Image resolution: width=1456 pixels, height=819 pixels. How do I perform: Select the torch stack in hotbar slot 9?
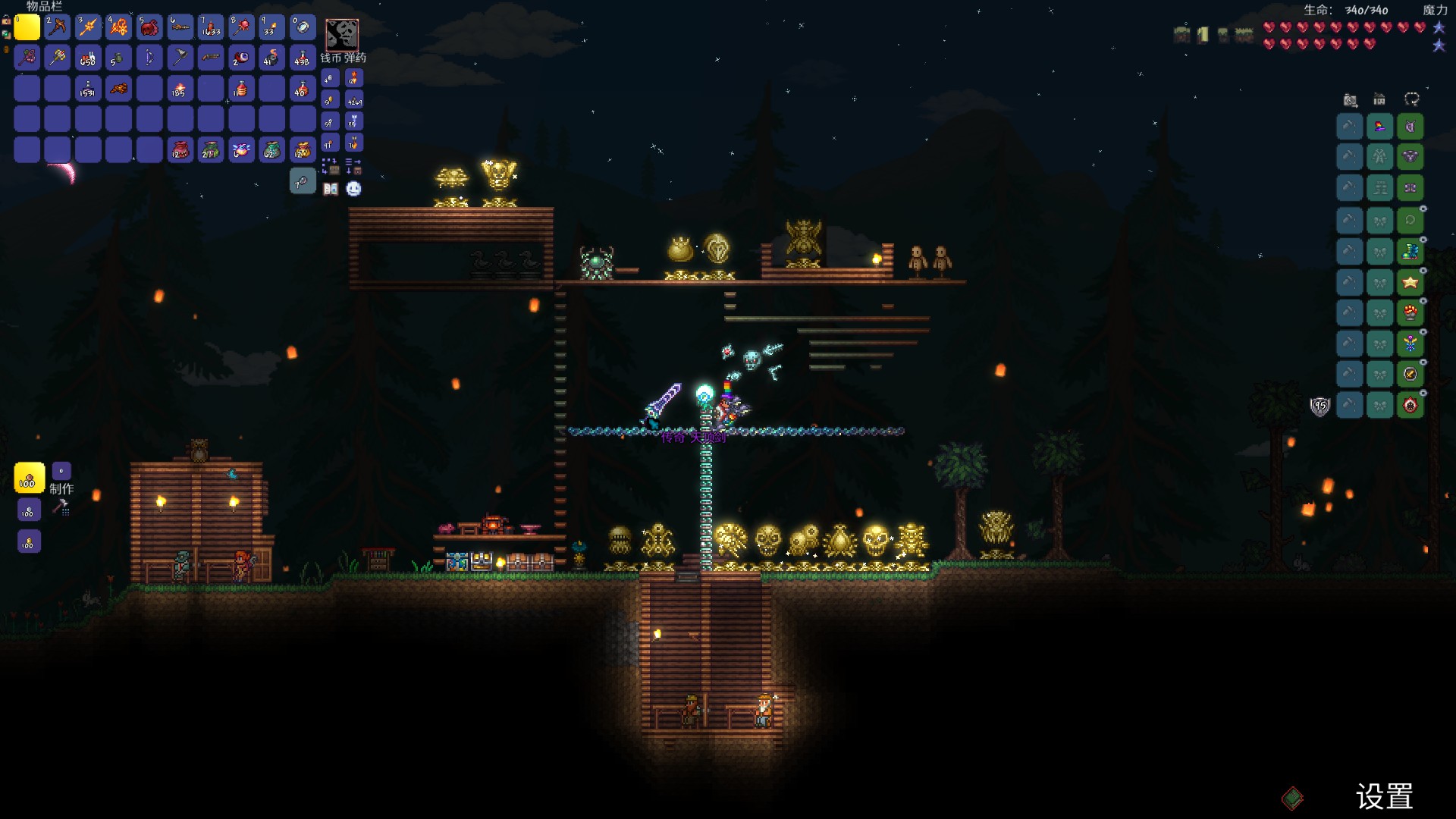(x=271, y=27)
